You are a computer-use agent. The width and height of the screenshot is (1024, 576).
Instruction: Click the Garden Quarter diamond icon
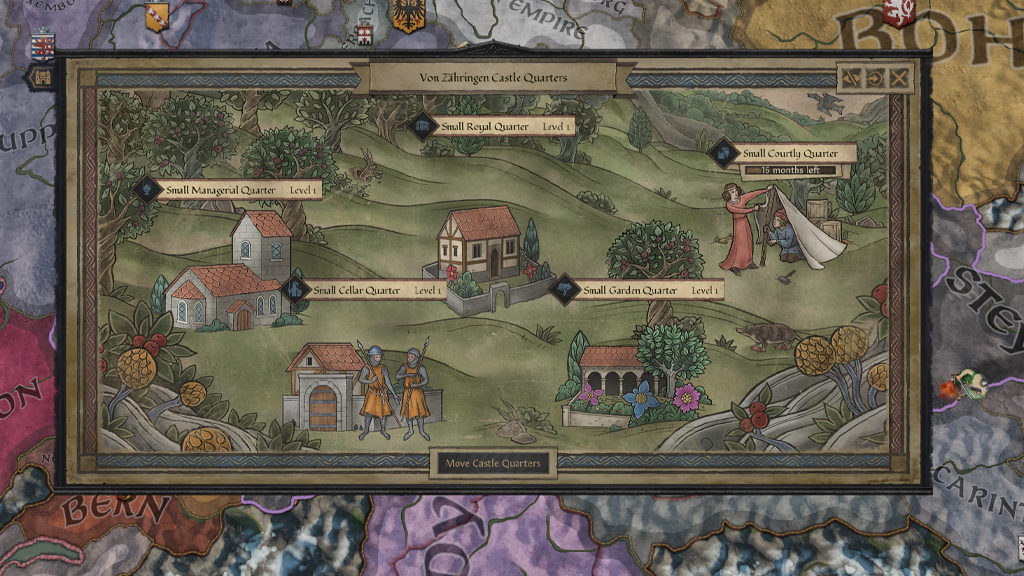point(566,290)
